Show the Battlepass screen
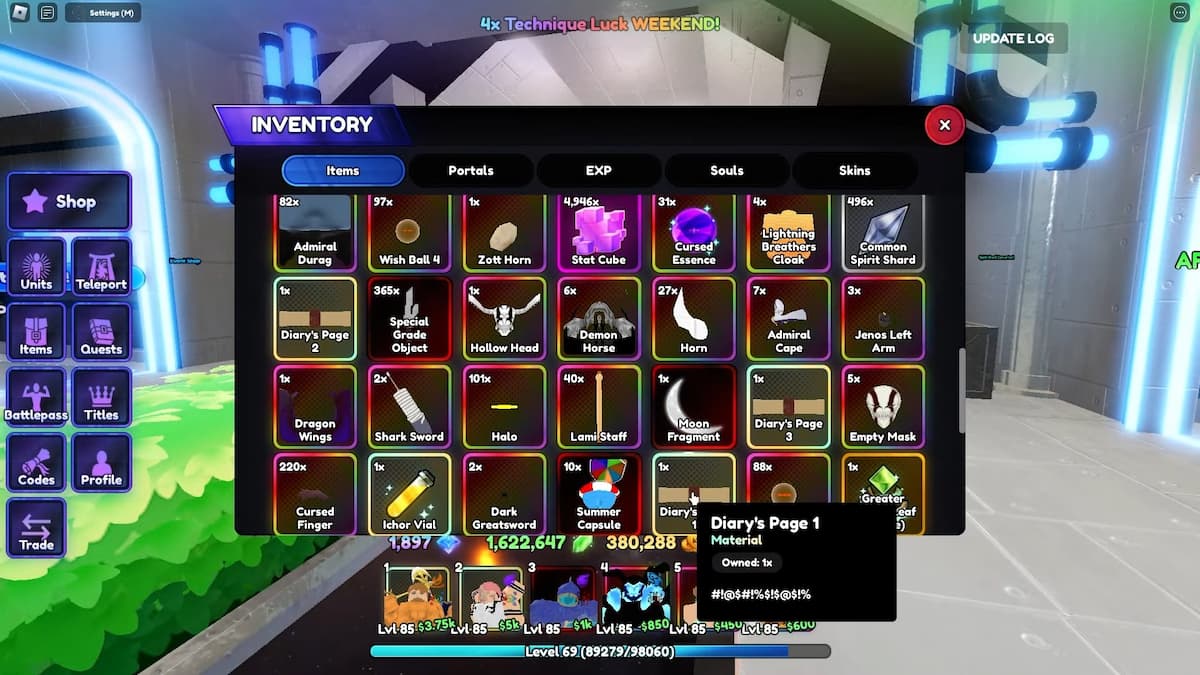The image size is (1200, 675). [36, 398]
